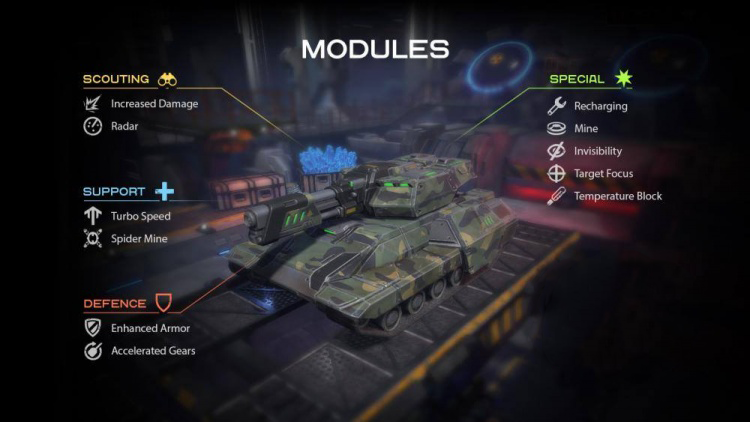Select the Target Focus module
This screenshot has width=750, height=422.
(x=602, y=173)
